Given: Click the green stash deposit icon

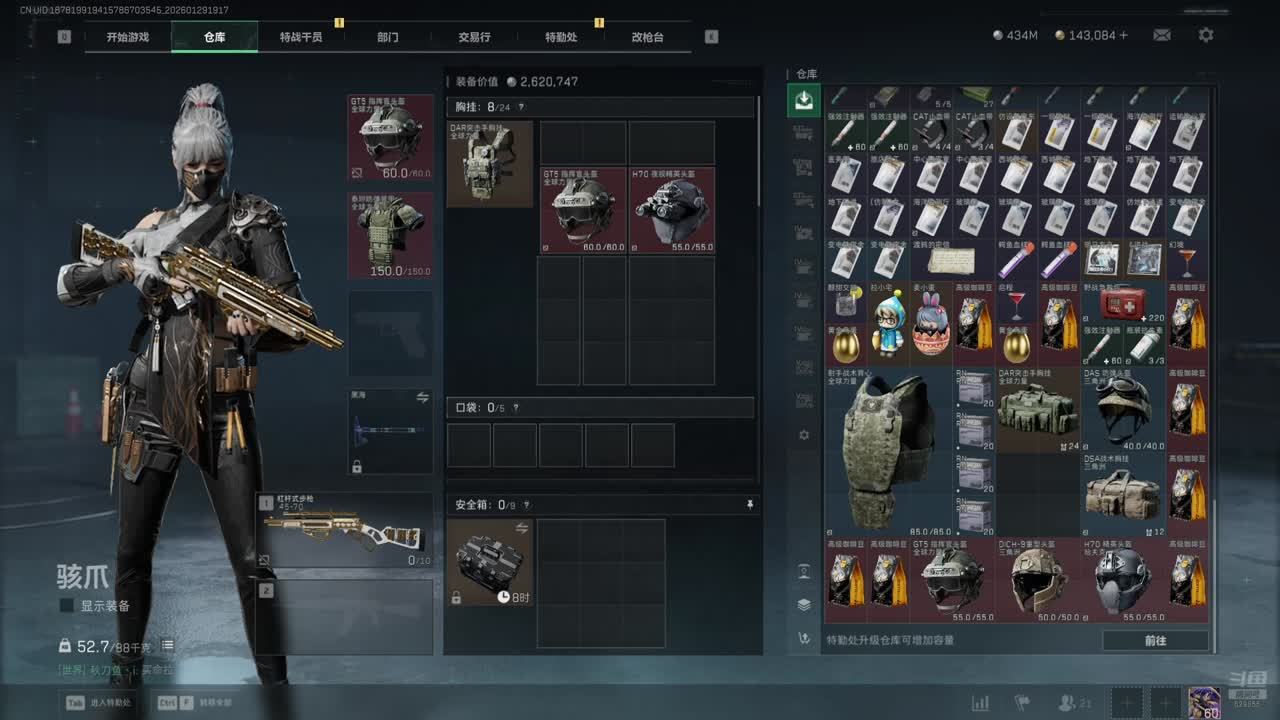Looking at the screenshot, I should [x=804, y=100].
